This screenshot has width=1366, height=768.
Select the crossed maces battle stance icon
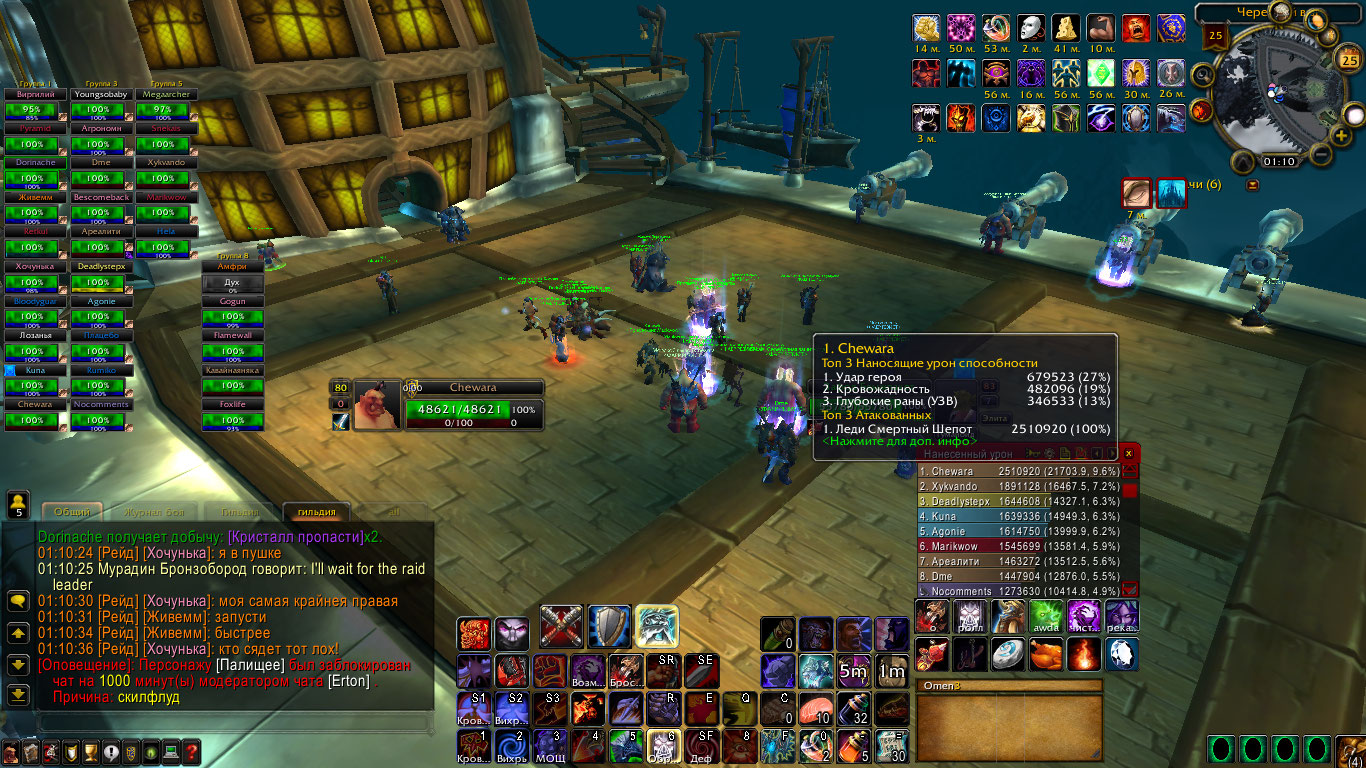pyautogui.click(x=561, y=626)
